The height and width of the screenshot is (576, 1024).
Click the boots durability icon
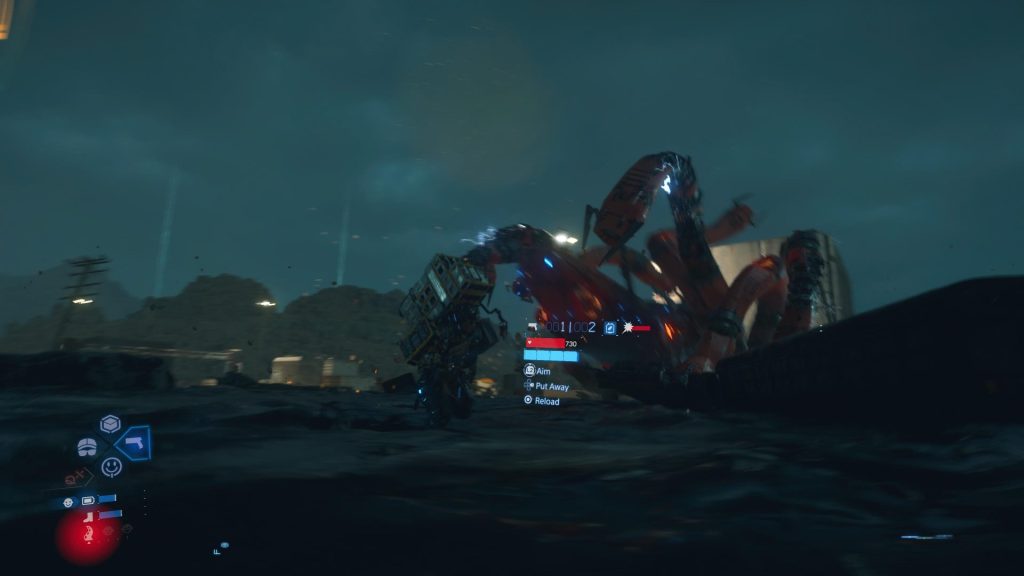coord(89,516)
